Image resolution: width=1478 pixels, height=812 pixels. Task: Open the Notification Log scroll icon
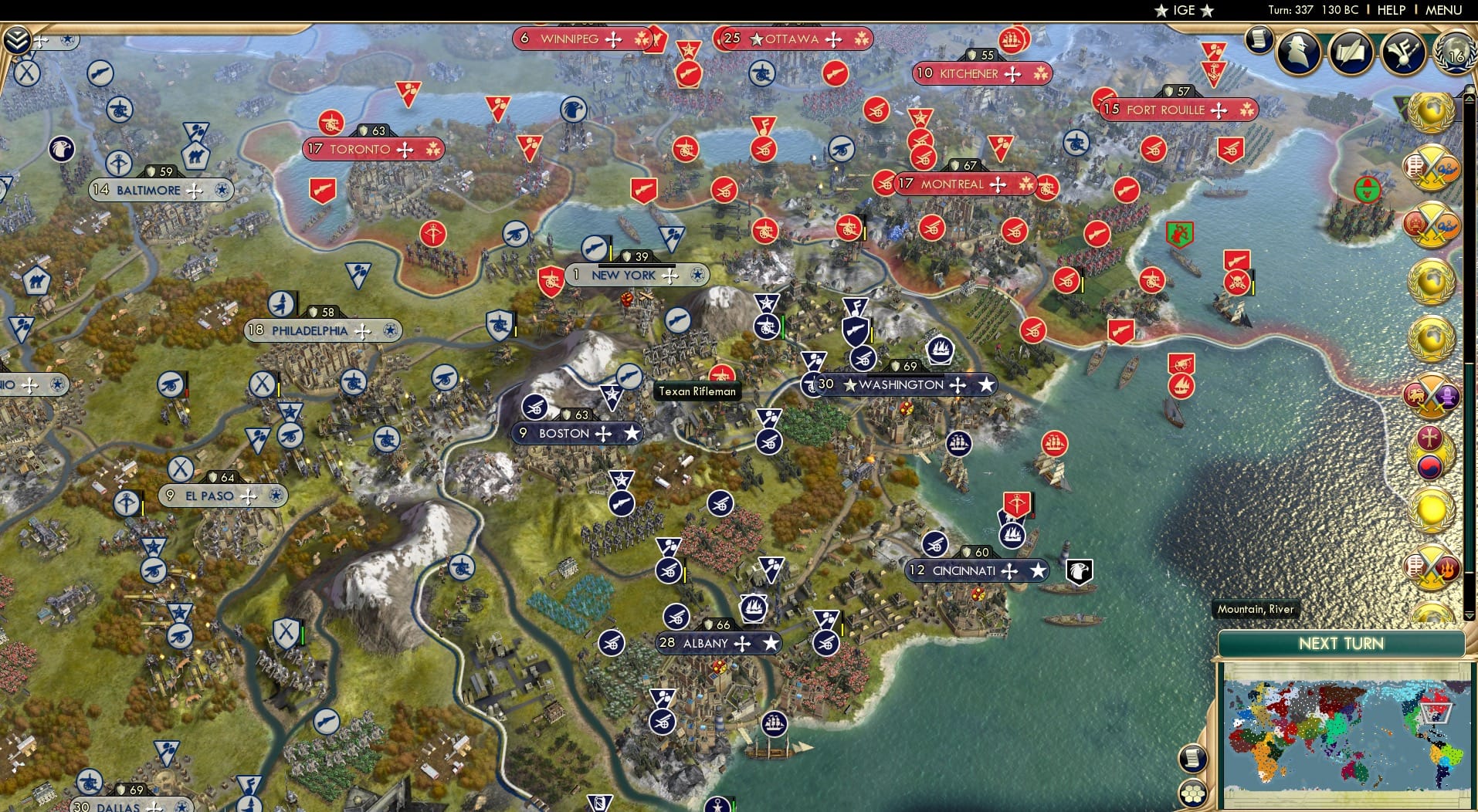[1259, 39]
